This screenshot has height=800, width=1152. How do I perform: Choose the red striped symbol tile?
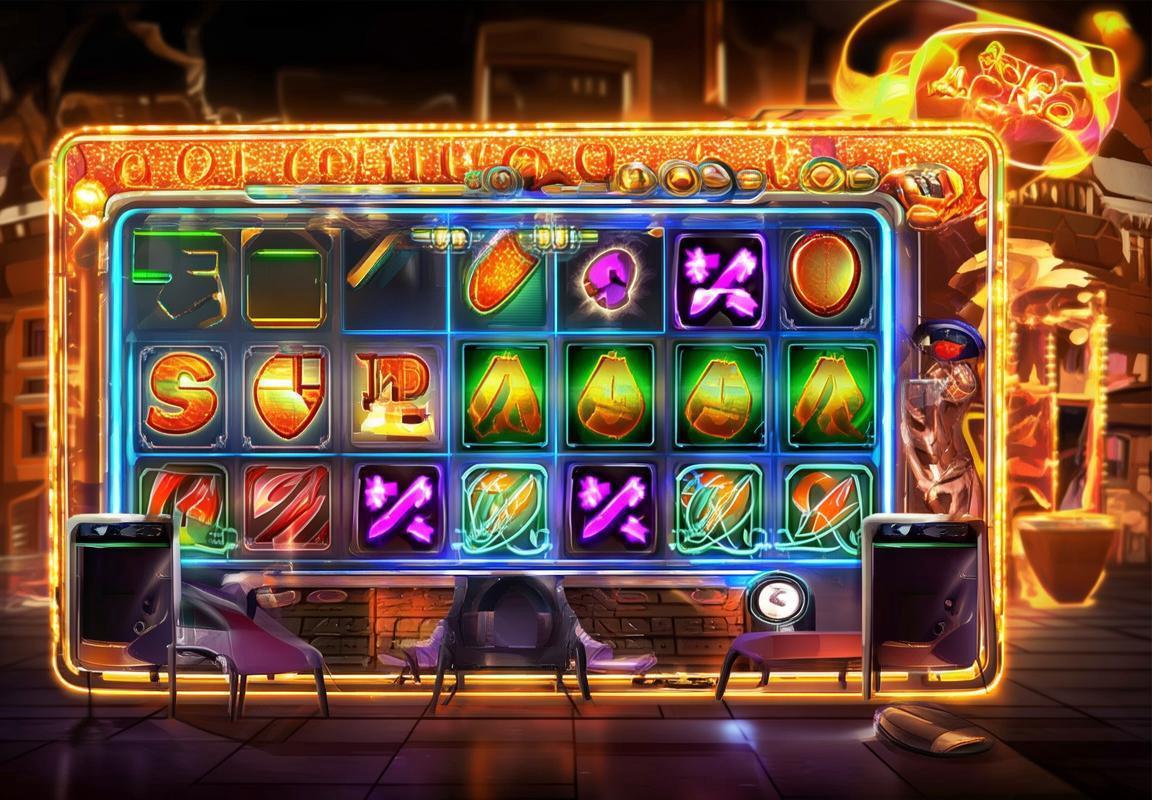(x=287, y=506)
